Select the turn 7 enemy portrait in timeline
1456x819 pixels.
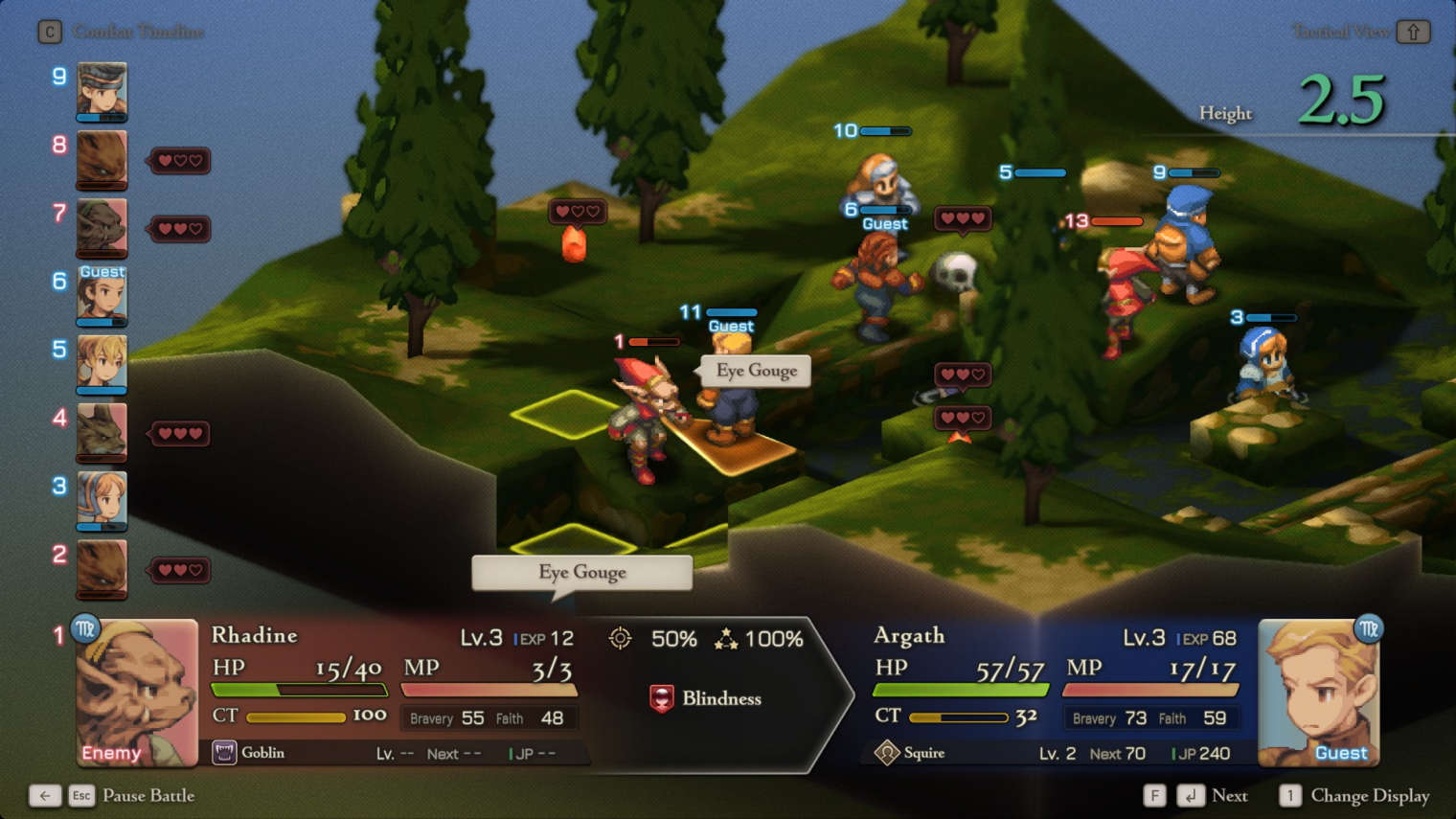pos(102,228)
